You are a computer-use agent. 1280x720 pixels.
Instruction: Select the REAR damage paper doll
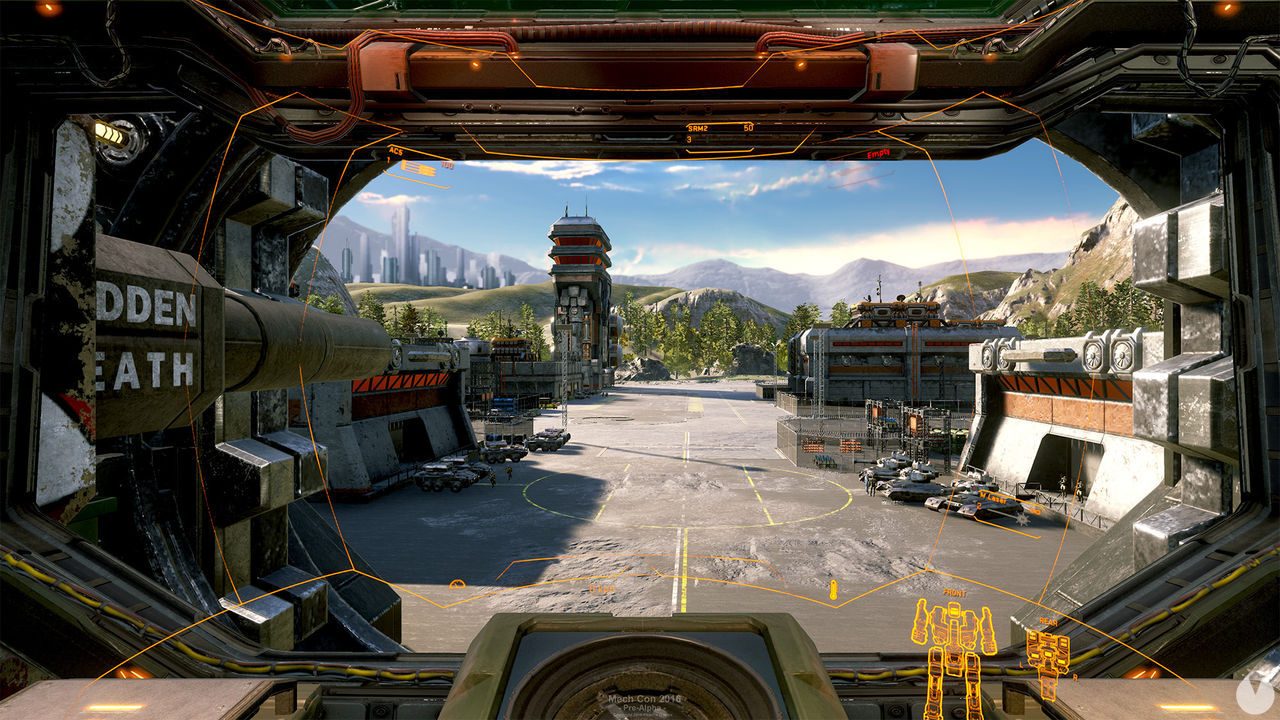tap(1047, 655)
